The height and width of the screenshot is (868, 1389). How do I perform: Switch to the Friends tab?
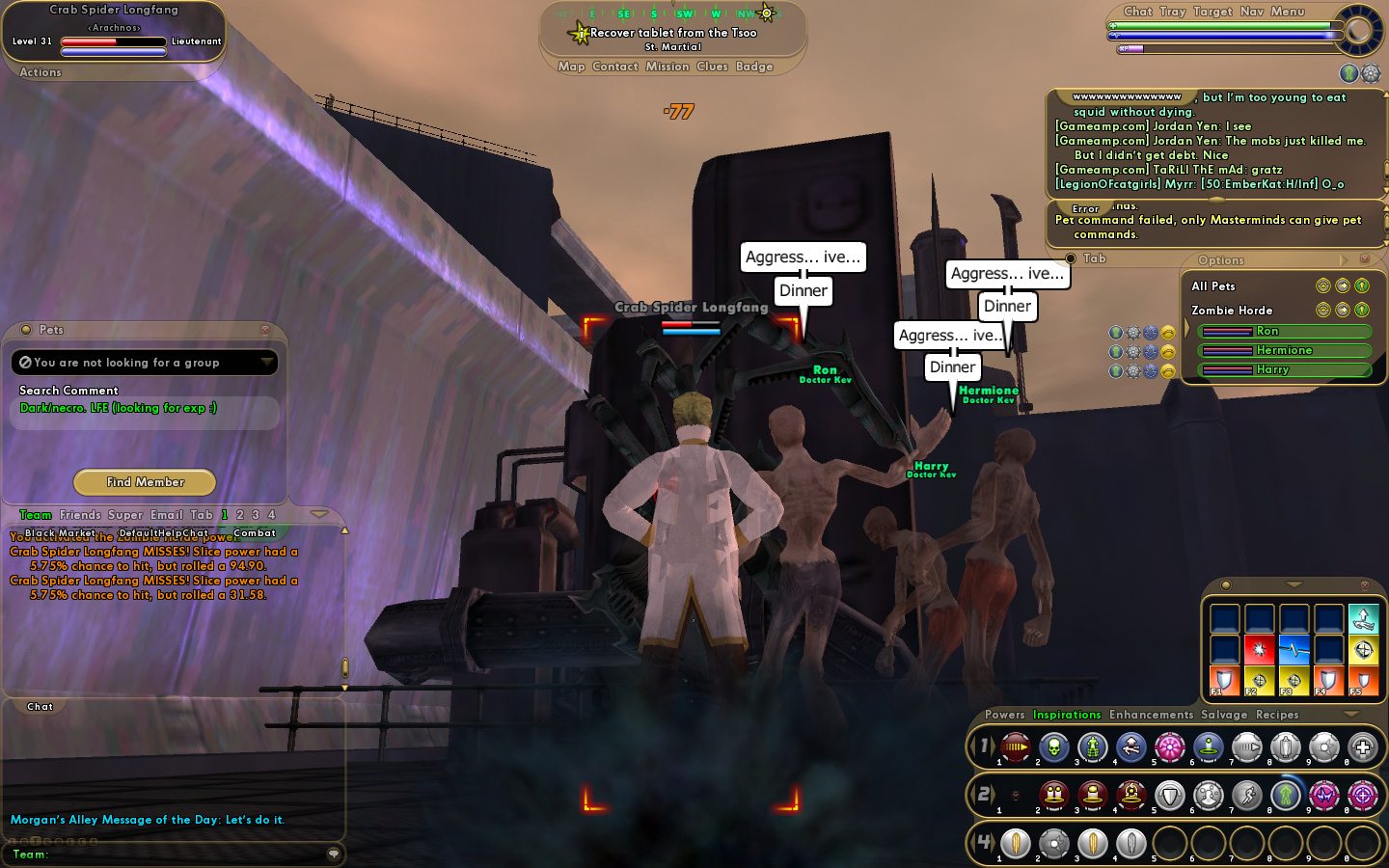click(80, 515)
